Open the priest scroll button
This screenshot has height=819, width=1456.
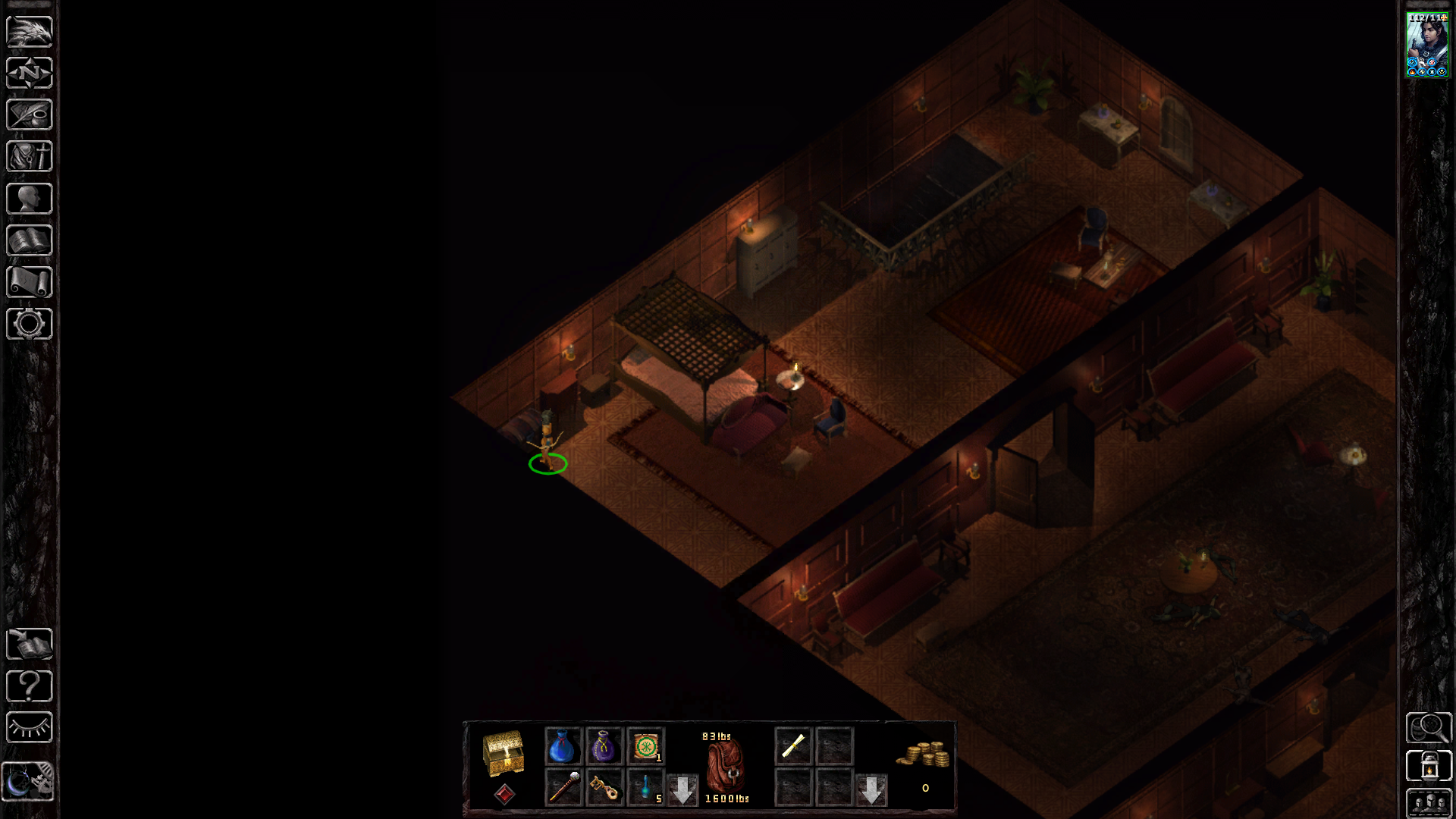(x=30, y=282)
